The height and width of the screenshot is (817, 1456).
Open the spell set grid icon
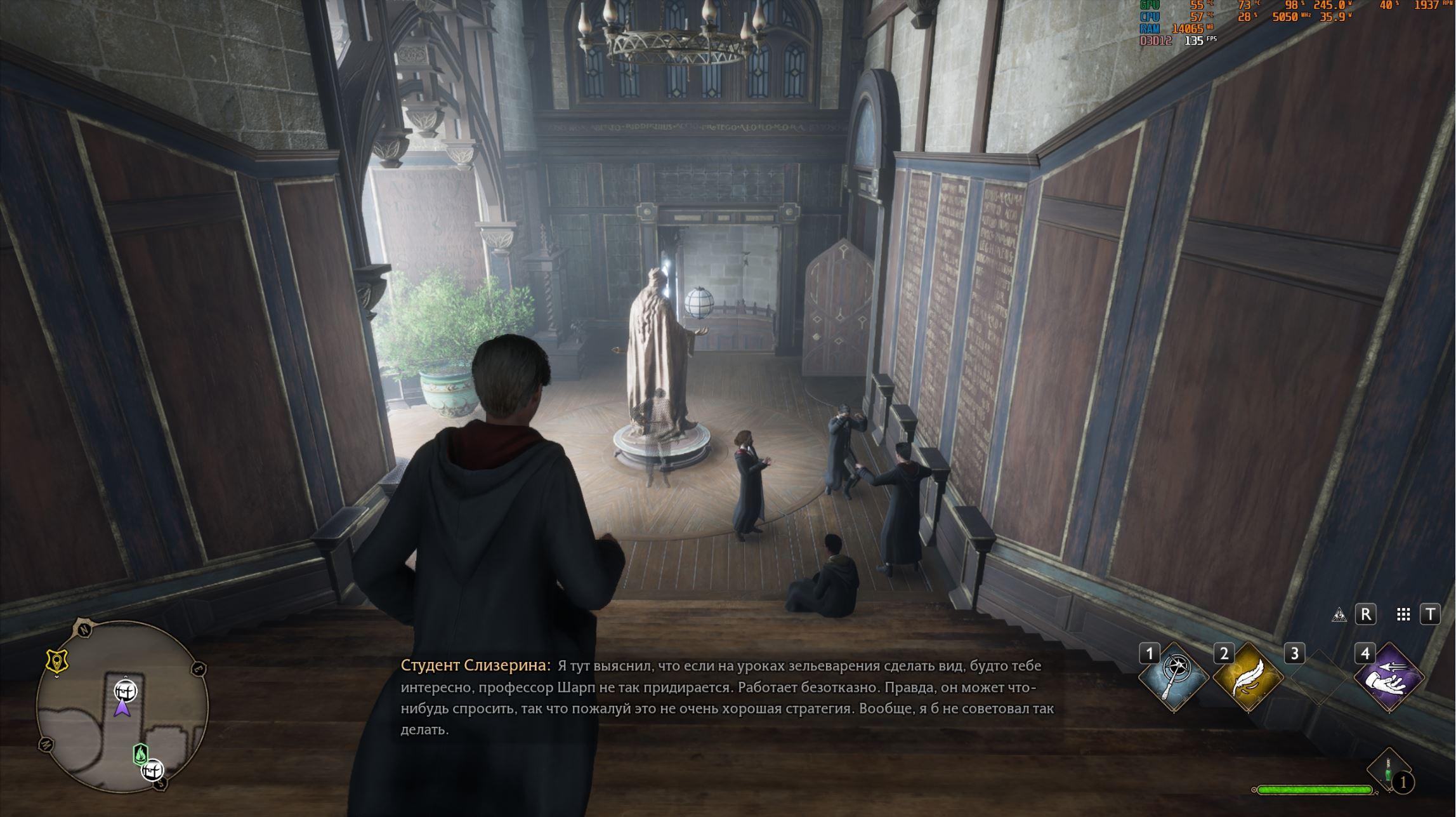[x=1403, y=614]
